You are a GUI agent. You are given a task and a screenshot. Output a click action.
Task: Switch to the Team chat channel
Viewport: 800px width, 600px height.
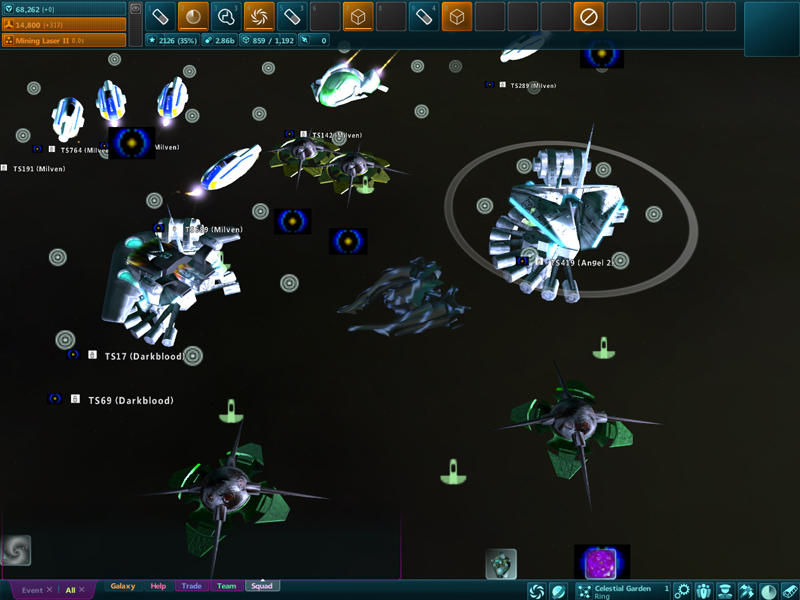[x=227, y=586]
